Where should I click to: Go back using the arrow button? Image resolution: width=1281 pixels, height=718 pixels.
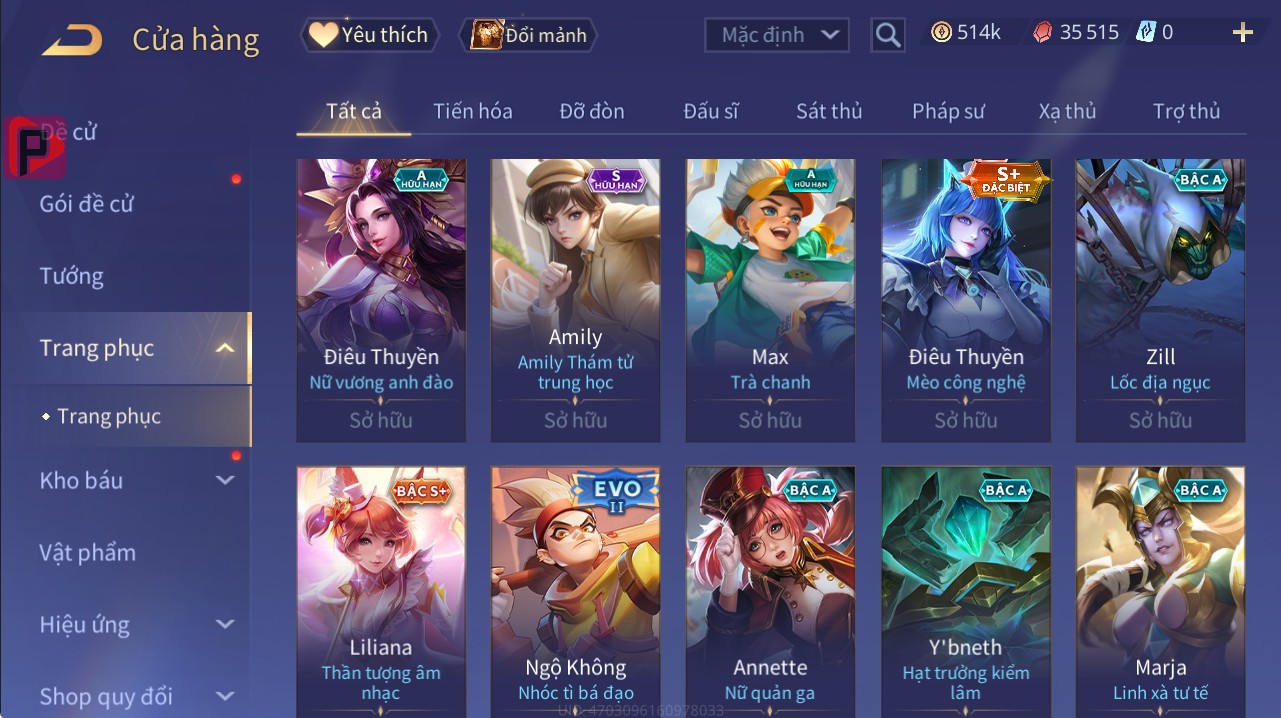pyautogui.click(x=72, y=40)
